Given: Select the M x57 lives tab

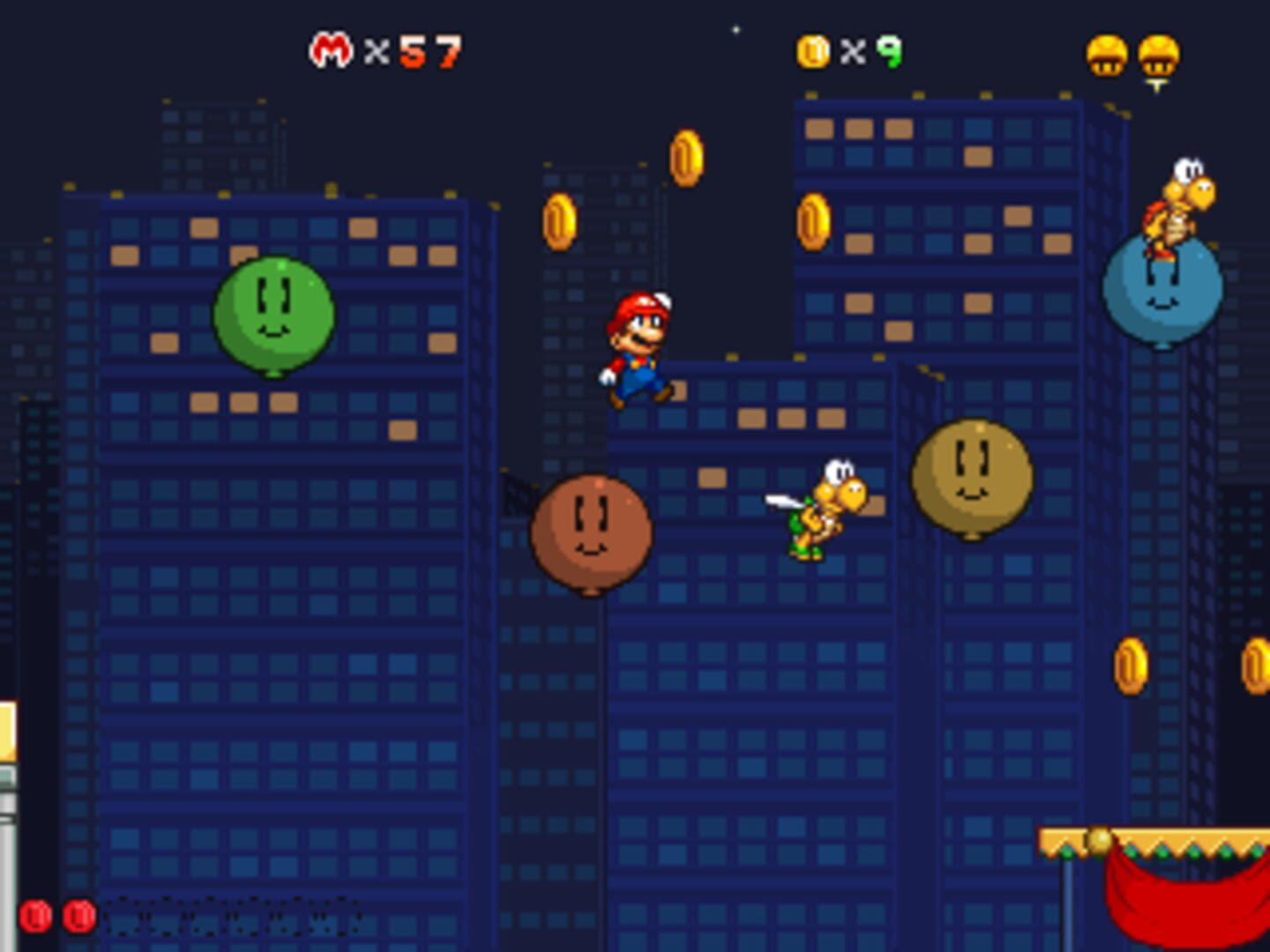Looking at the screenshot, I should tap(384, 50).
